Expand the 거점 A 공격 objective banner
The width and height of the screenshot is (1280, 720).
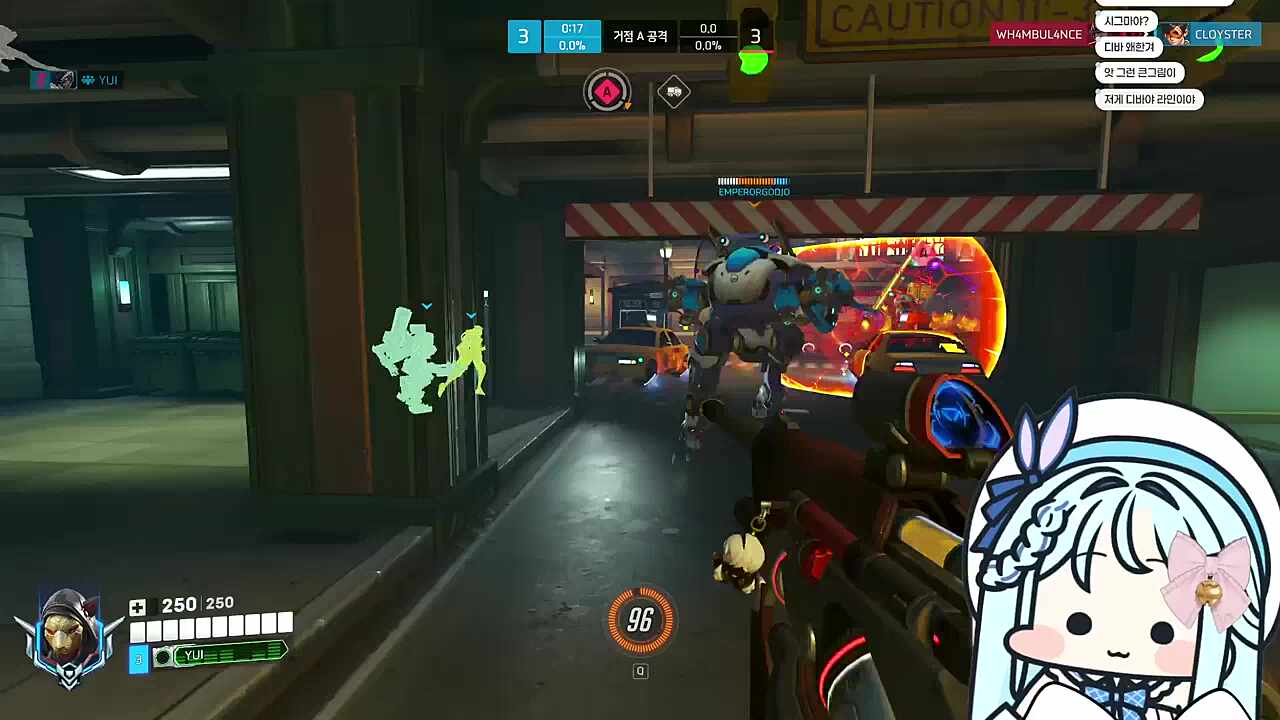[x=639, y=36]
